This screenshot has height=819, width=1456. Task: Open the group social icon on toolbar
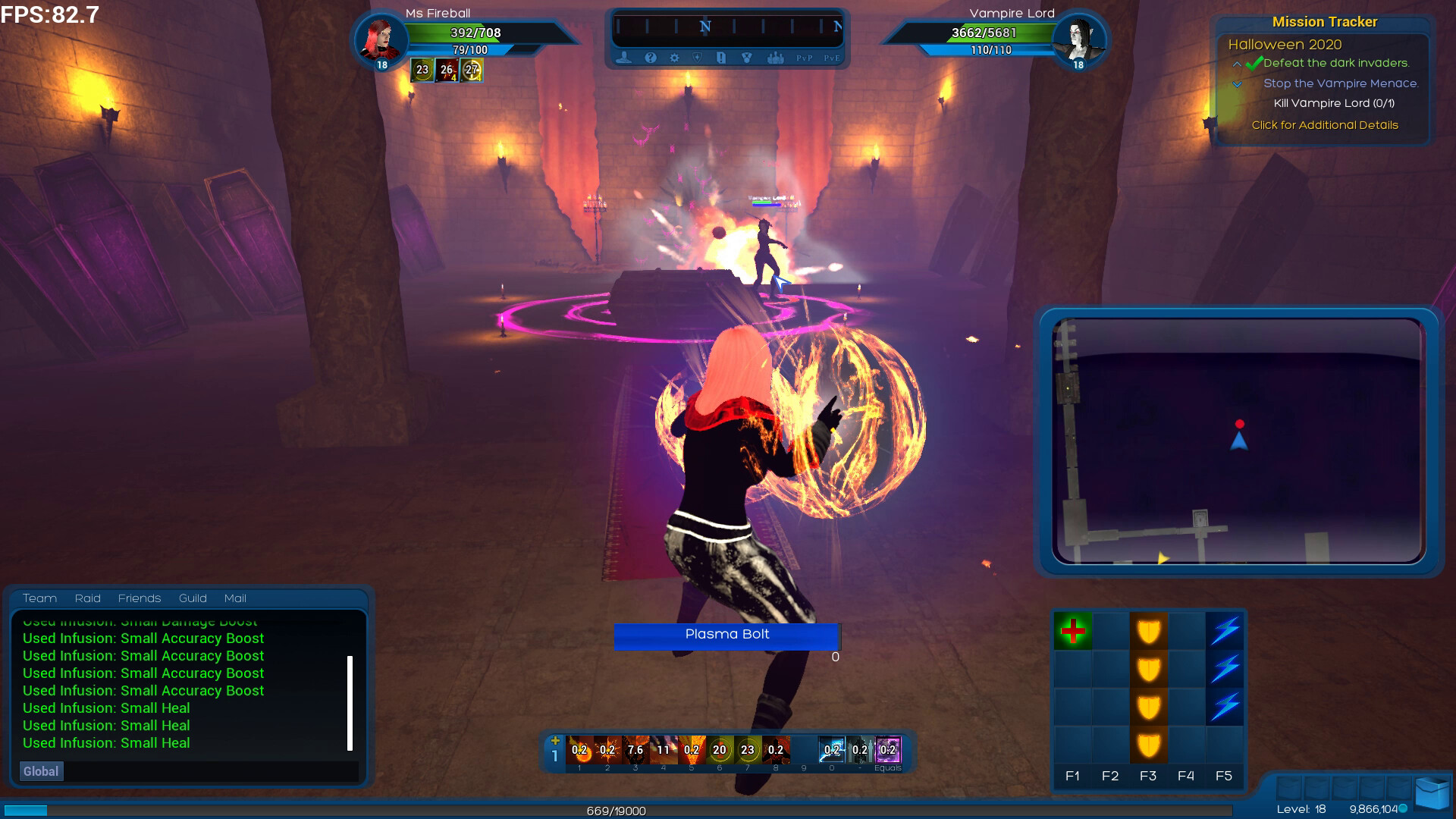776,57
